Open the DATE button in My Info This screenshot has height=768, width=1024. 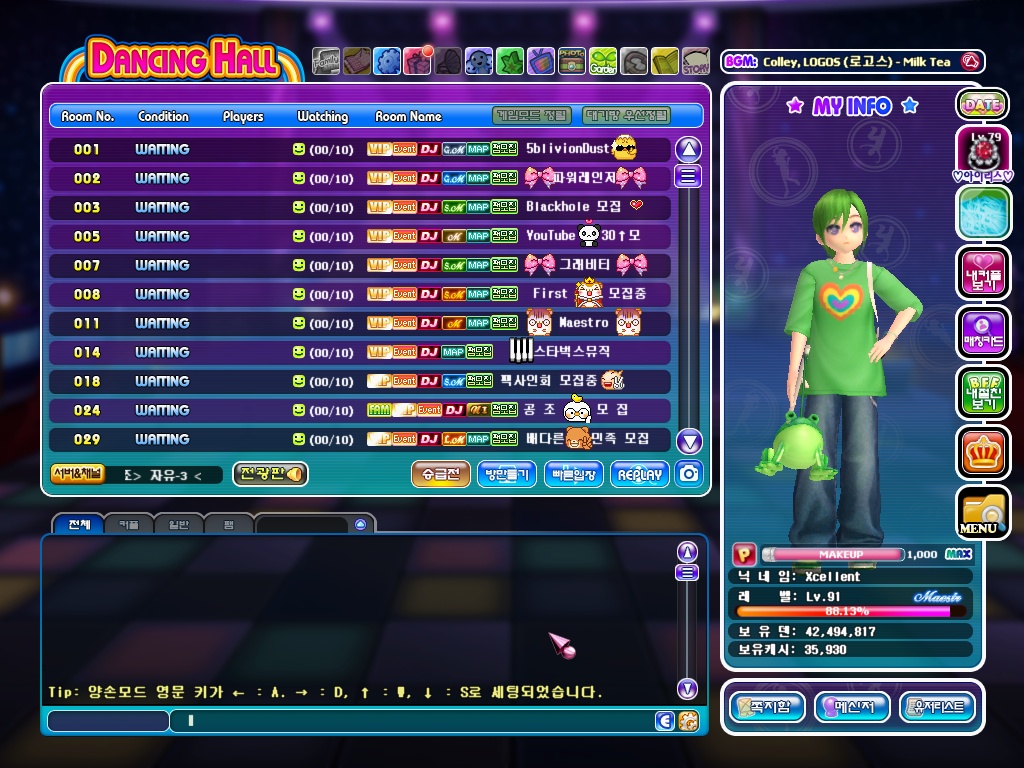click(982, 104)
